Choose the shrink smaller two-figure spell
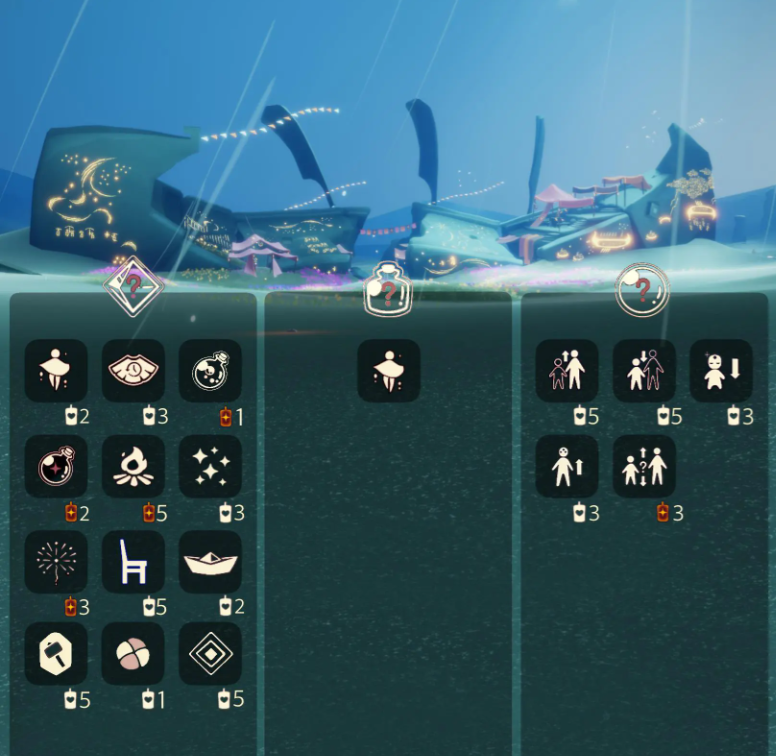This screenshot has height=756, width=776. point(644,371)
